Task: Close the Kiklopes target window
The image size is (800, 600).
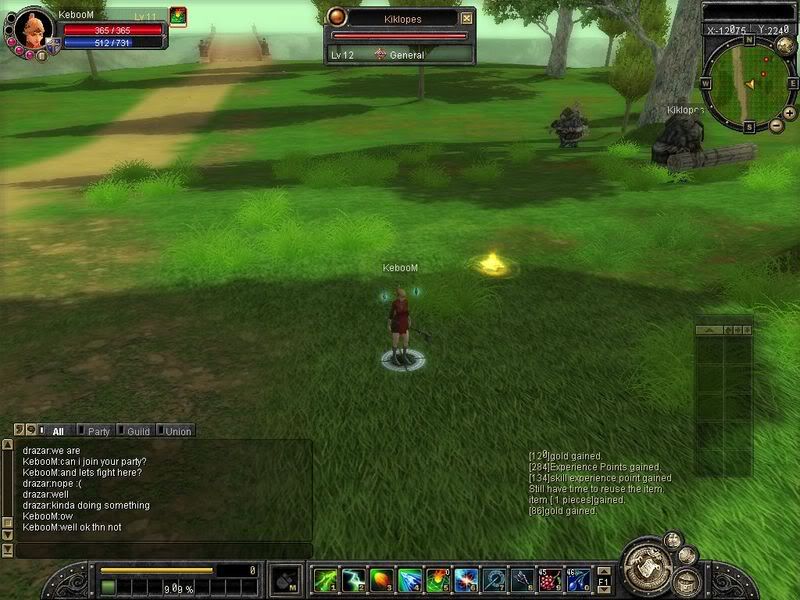Action: [466, 18]
